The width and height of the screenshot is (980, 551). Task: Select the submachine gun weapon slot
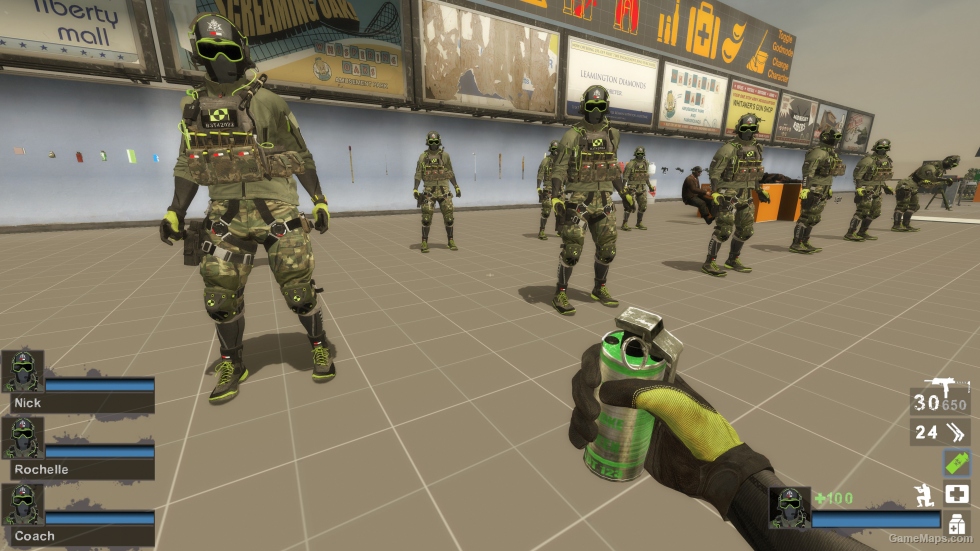click(x=940, y=399)
